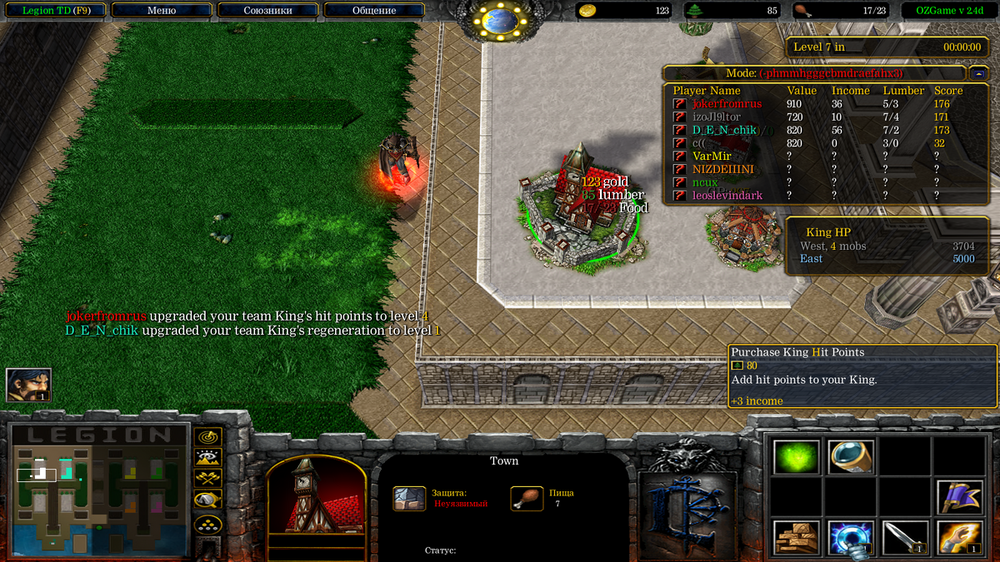The width and height of the screenshot is (1000, 562).
Task: Toggle minimap terrain display button
Action: tap(208, 459)
